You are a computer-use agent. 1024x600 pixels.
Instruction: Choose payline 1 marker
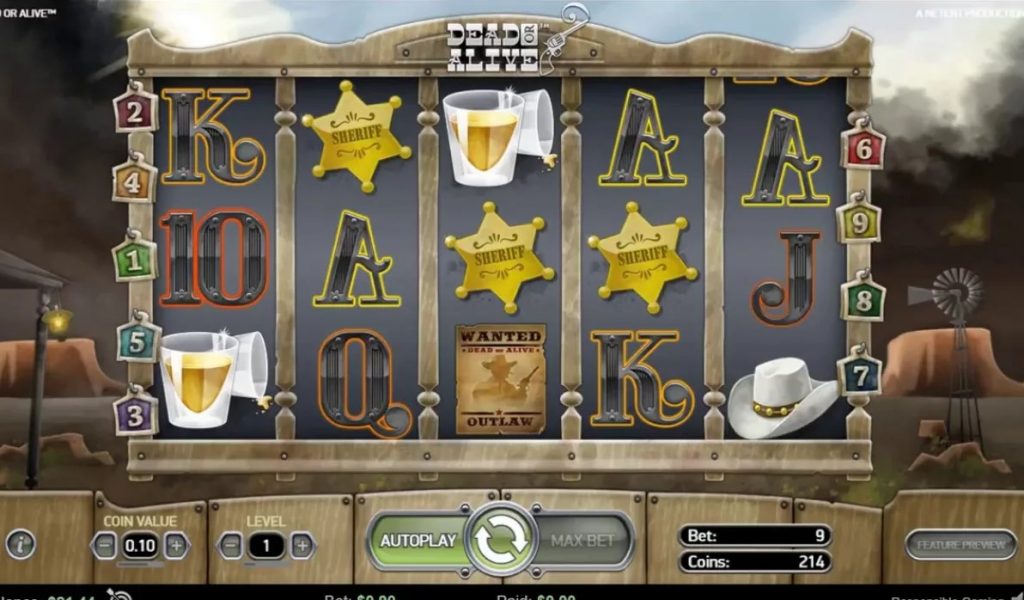tap(135, 258)
